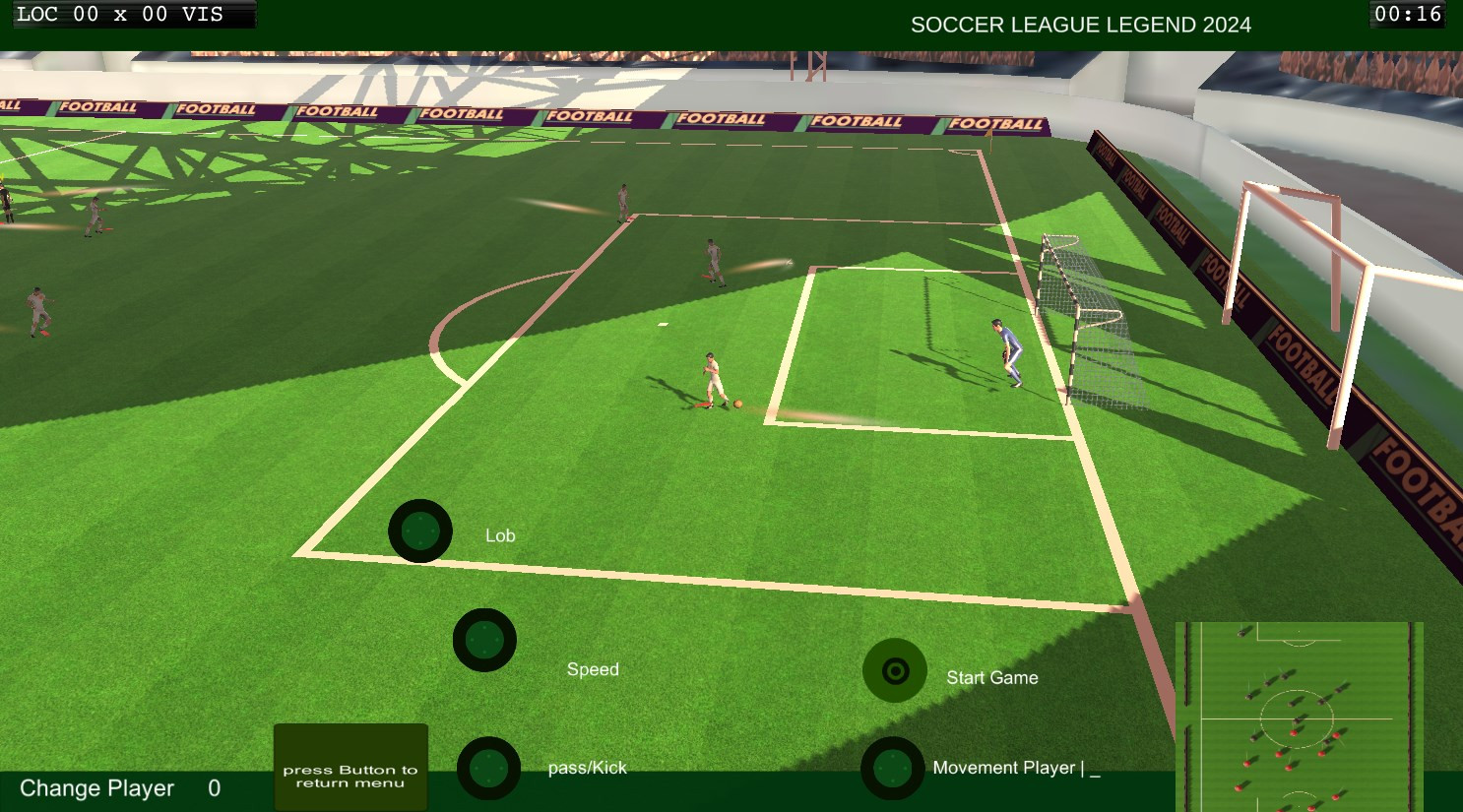
Task: Hit the pass/Kick button
Action: (x=488, y=768)
